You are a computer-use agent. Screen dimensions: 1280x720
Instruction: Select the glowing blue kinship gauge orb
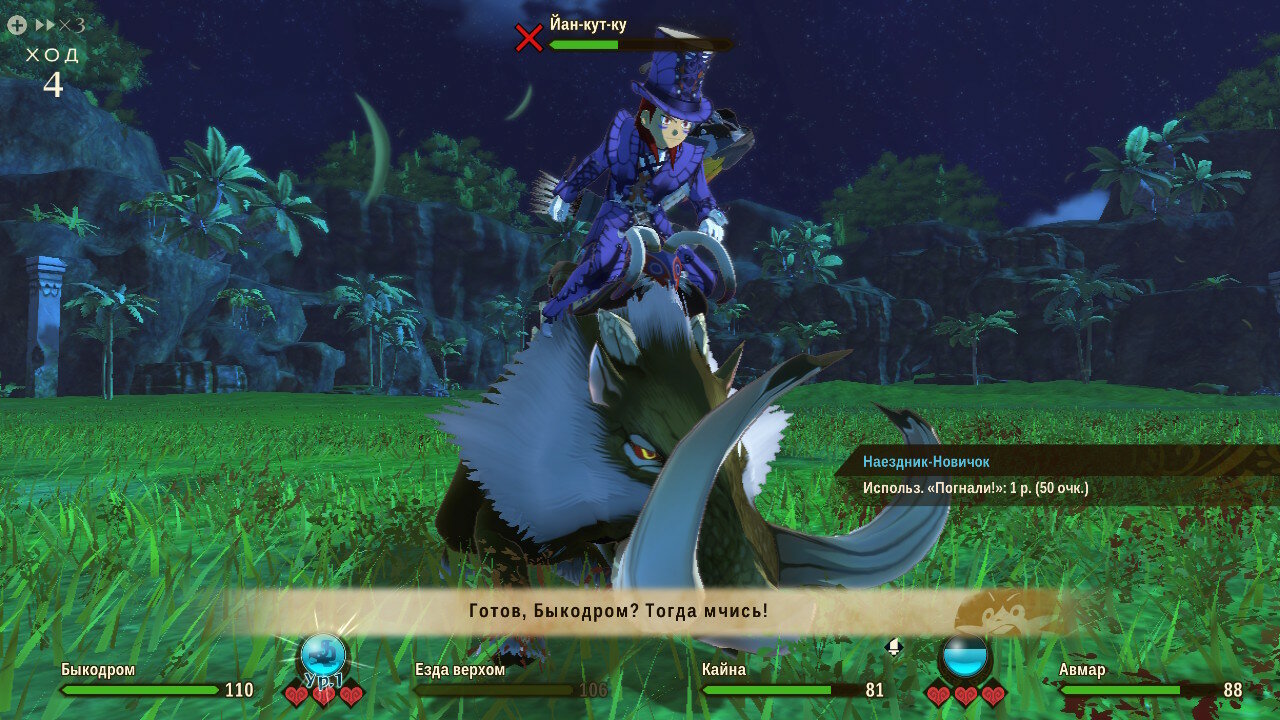[323, 655]
